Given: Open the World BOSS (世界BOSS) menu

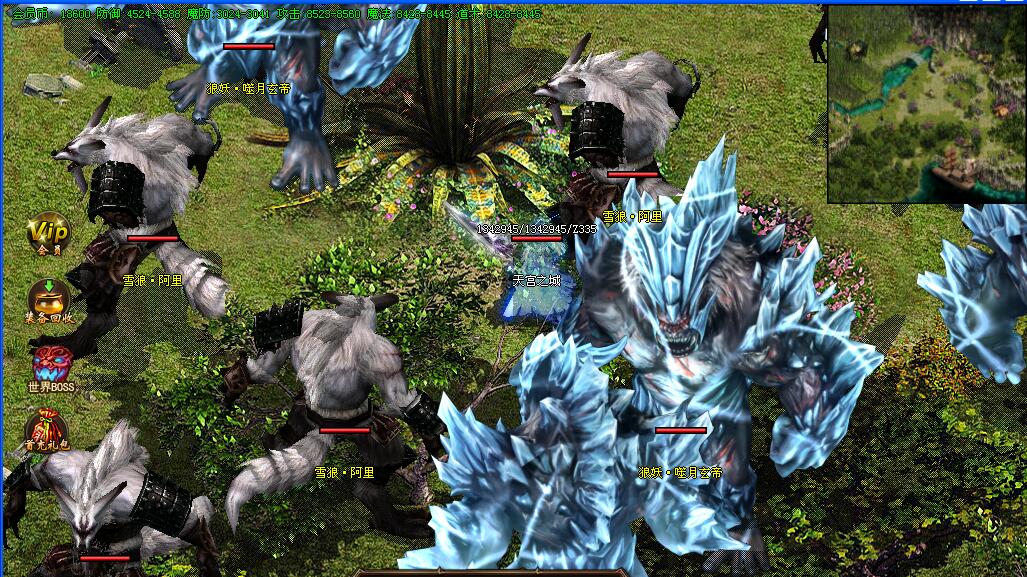Looking at the screenshot, I should click(51, 366).
